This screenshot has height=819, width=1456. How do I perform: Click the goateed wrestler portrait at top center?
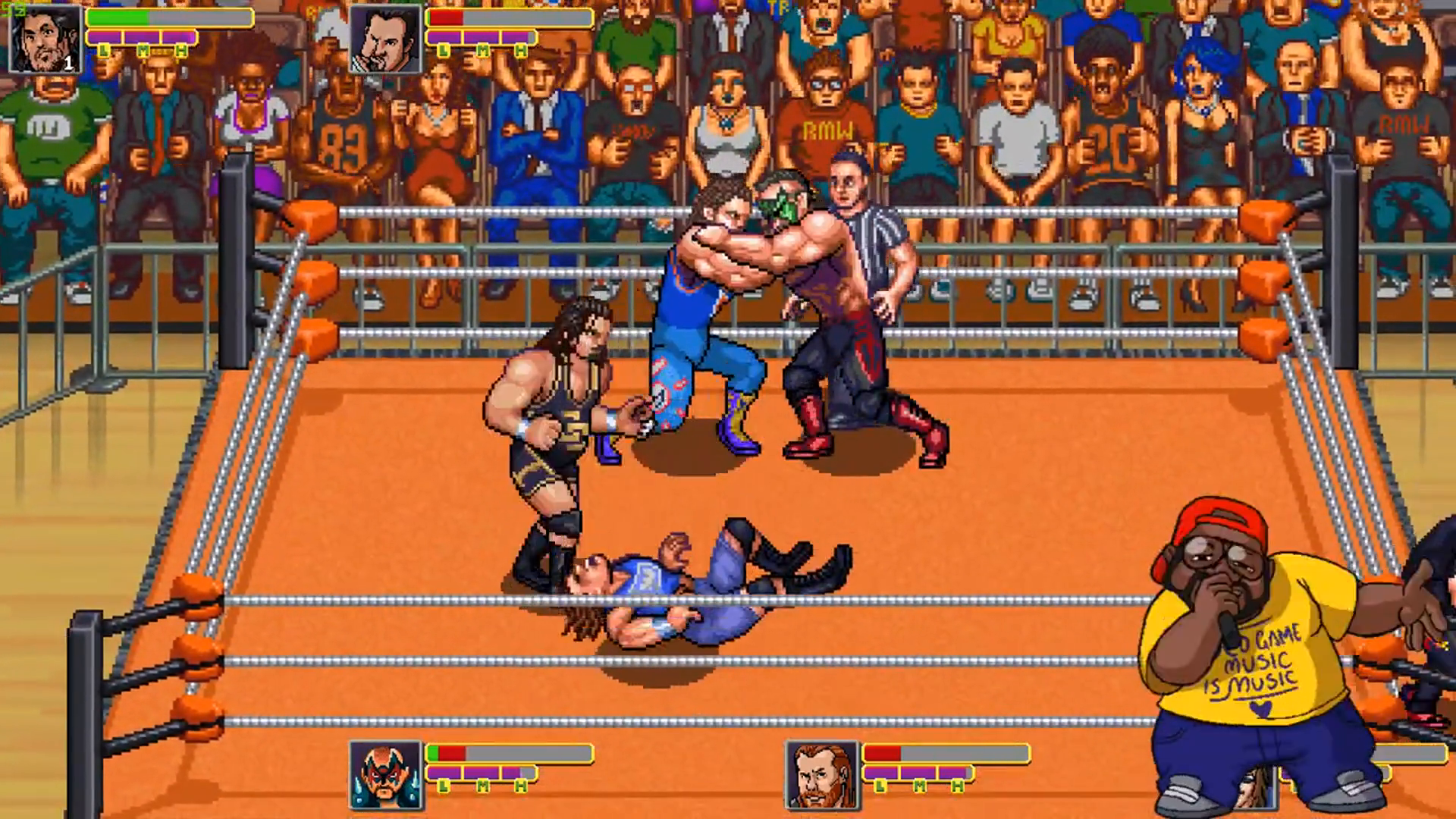[x=385, y=36]
